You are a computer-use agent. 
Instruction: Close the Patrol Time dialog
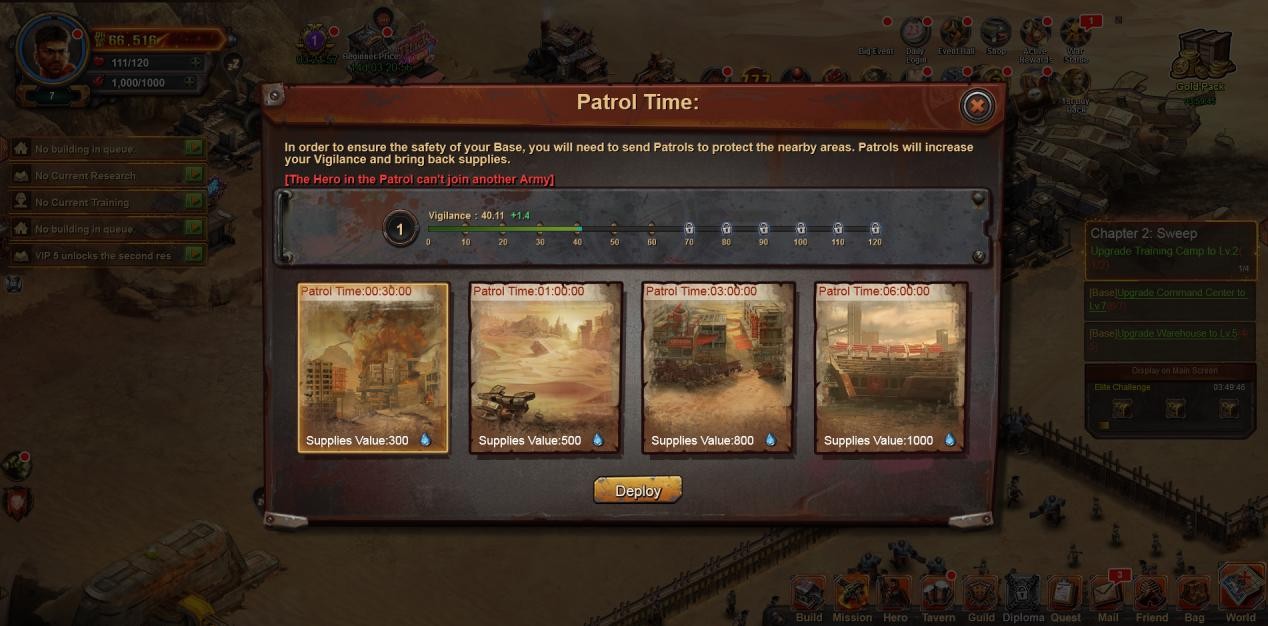pyautogui.click(x=977, y=105)
